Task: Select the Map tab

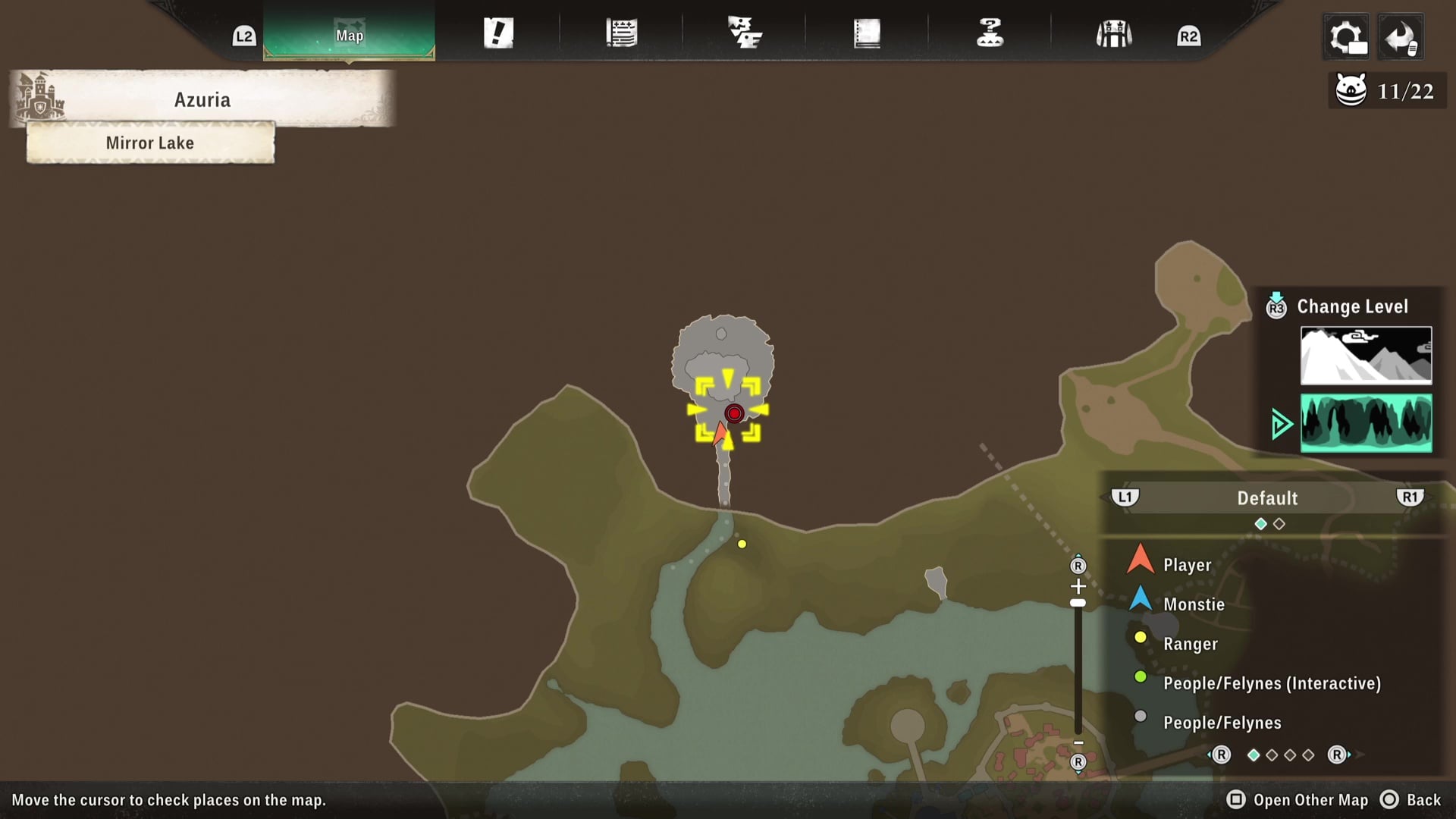Action: point(349,35)
